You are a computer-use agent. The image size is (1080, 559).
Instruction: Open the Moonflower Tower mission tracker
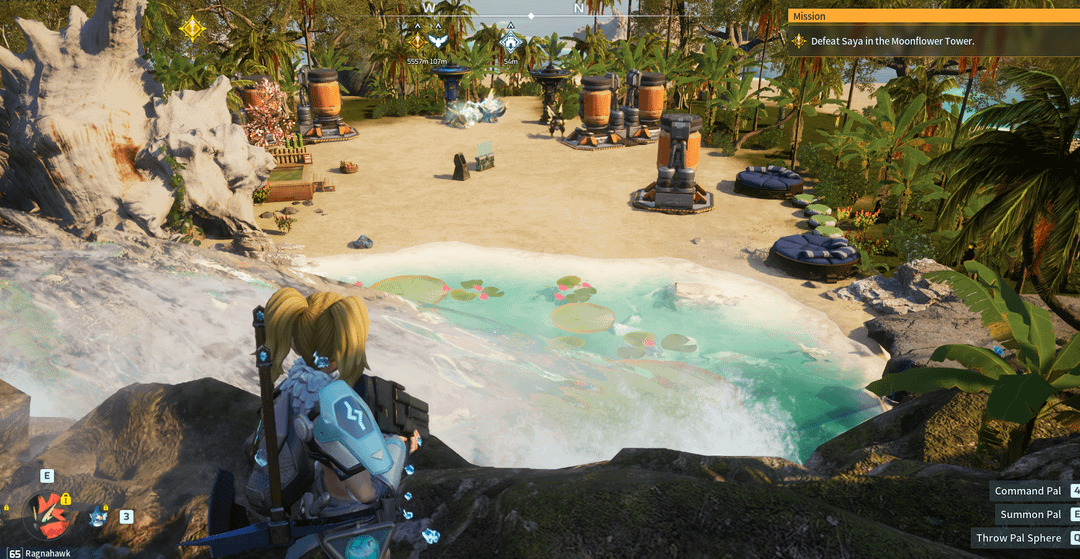tap(885, 41)
